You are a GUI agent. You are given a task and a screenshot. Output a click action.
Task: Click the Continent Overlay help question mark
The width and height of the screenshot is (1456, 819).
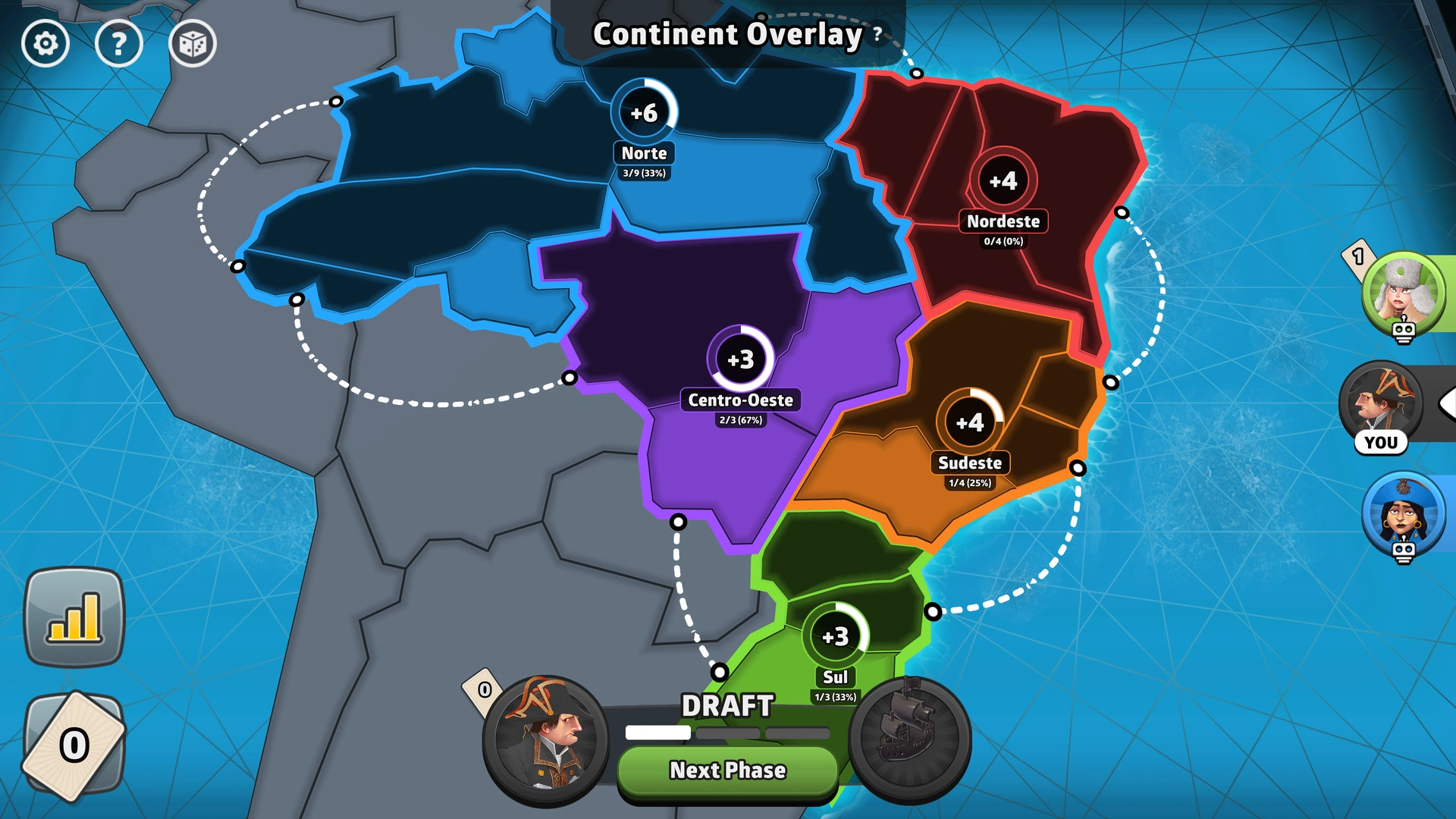coord(877,34)
